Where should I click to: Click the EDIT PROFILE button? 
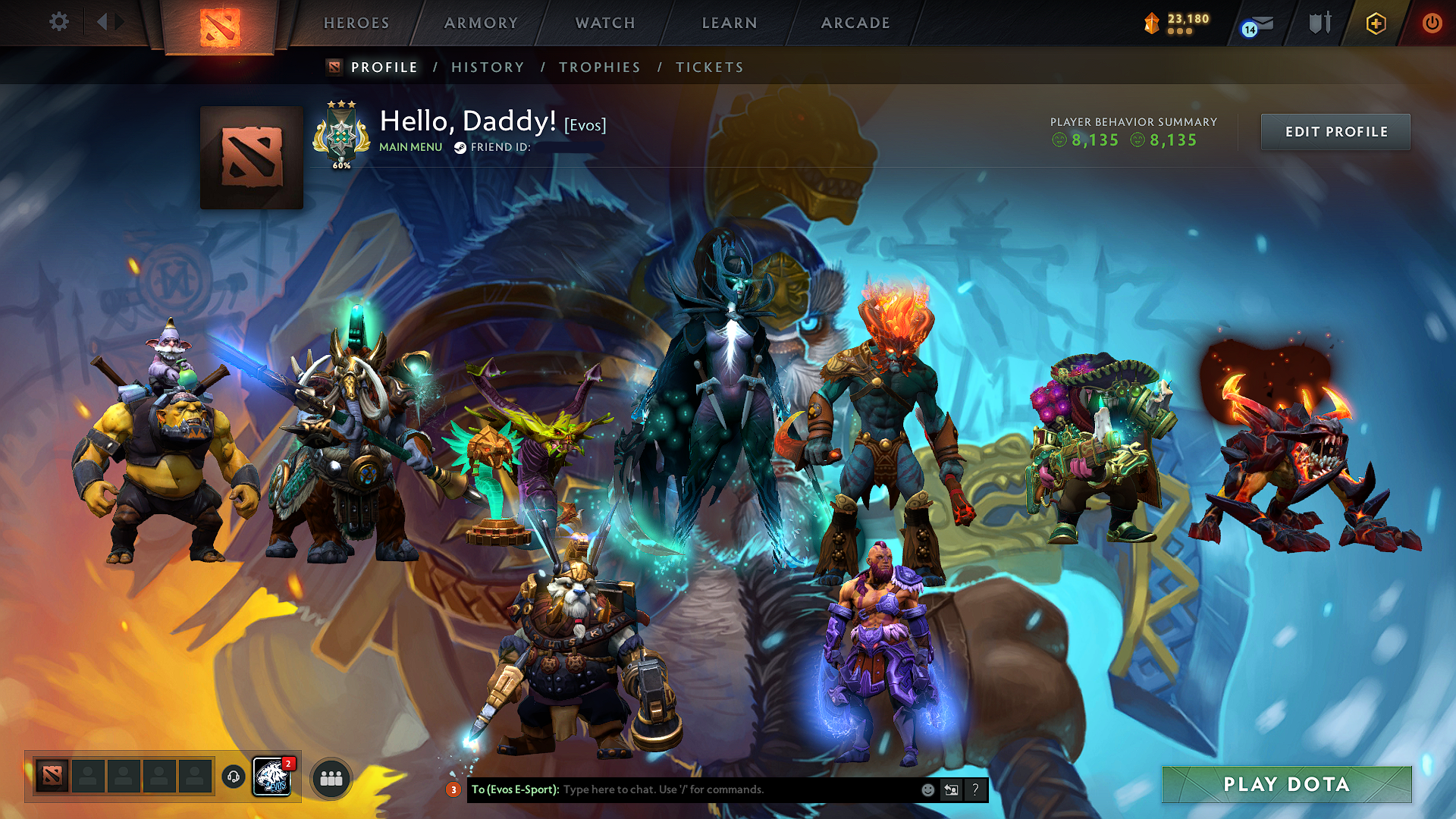click(x=1335, y=131)
